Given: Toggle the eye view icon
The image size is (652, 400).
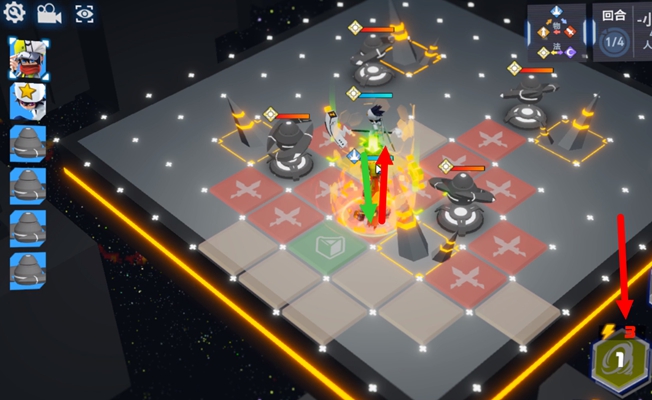Looking at the screenshot, I should point(84,13).
